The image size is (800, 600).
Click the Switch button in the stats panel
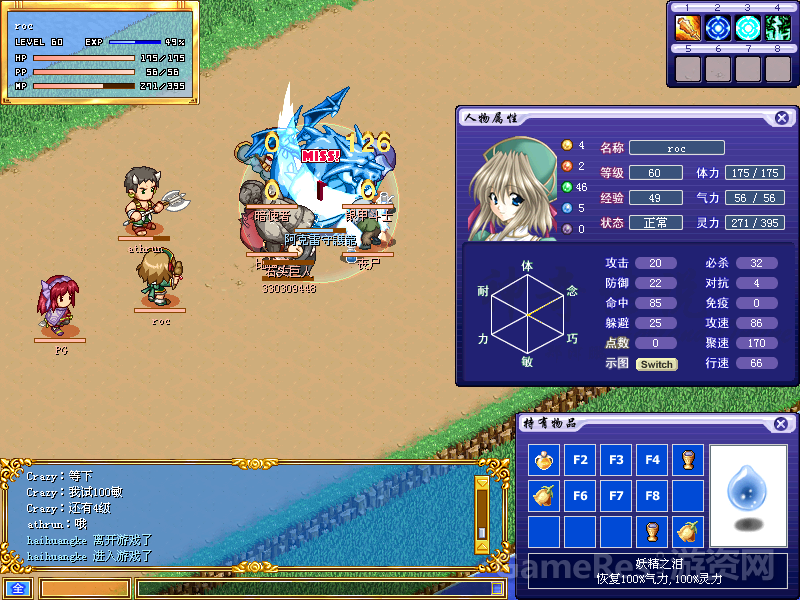coord(656,364)
